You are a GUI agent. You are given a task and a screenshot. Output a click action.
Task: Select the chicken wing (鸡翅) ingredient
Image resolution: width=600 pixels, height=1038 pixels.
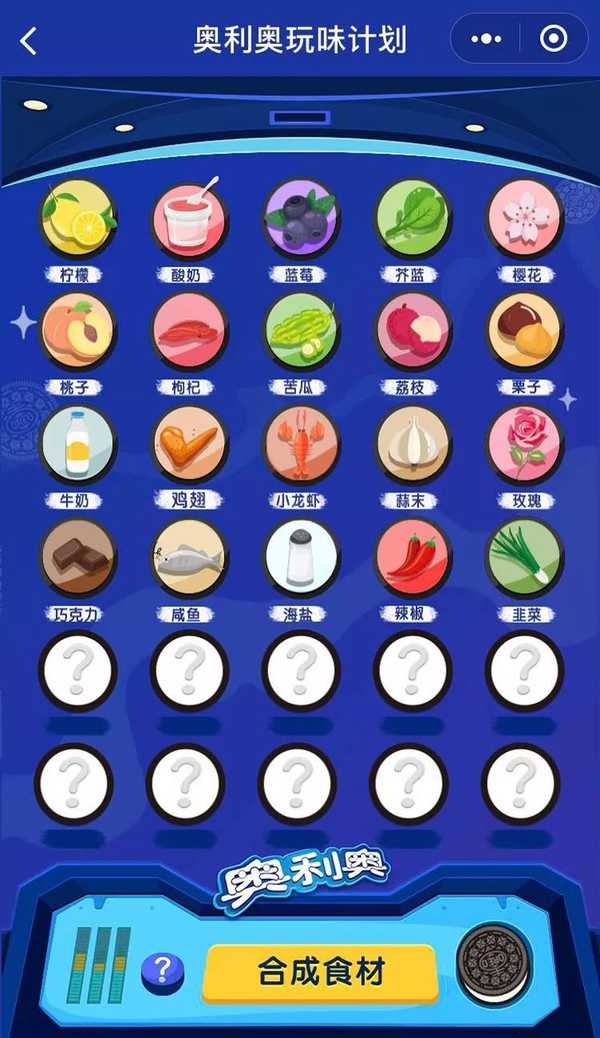190,444
